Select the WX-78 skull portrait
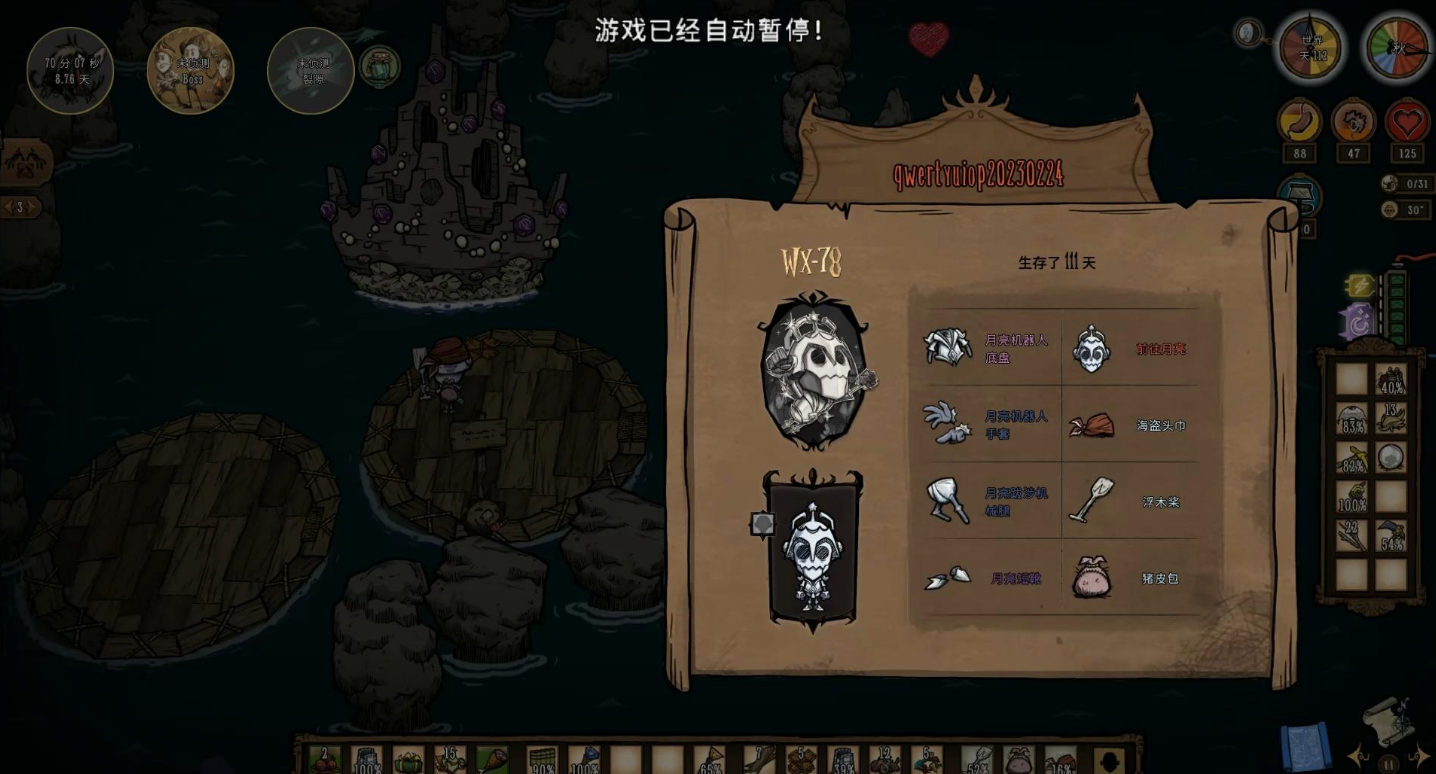The image size is (1436, 774). pyautogui.click(x=813, y=372)
